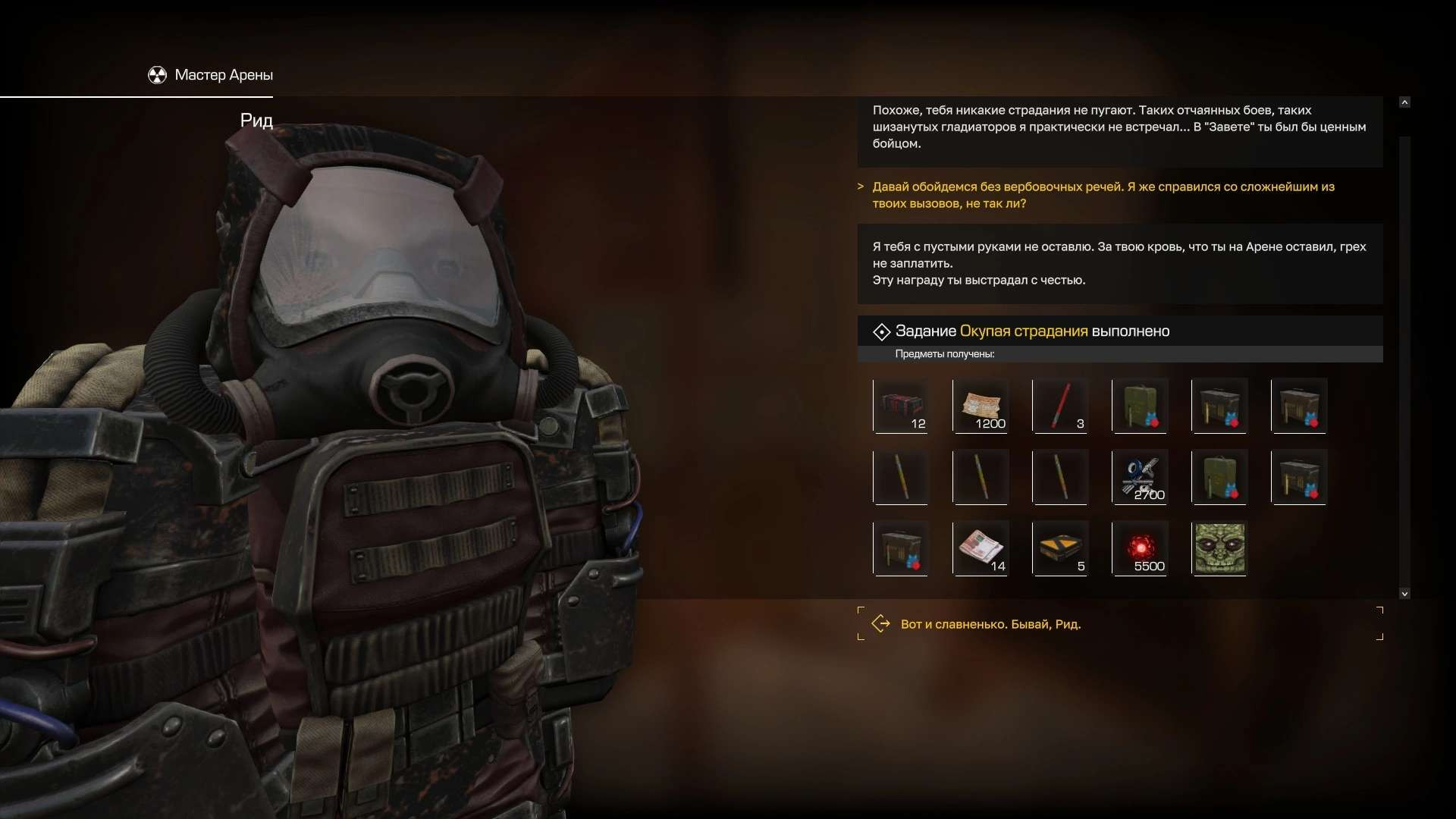Select the red rod reward with 3

coord(1059,406)
